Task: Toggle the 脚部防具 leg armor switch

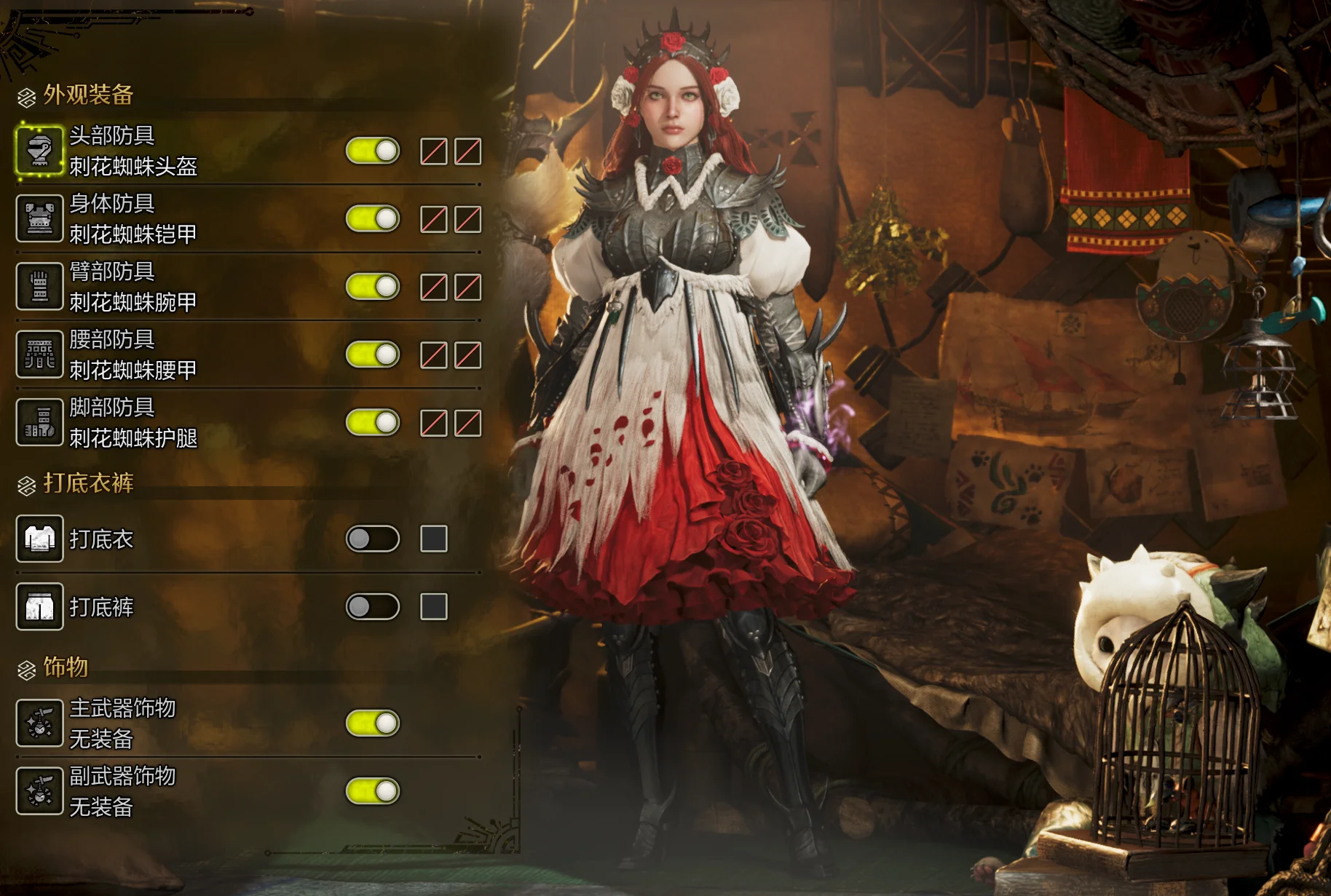Action: [x=373, y=422]
